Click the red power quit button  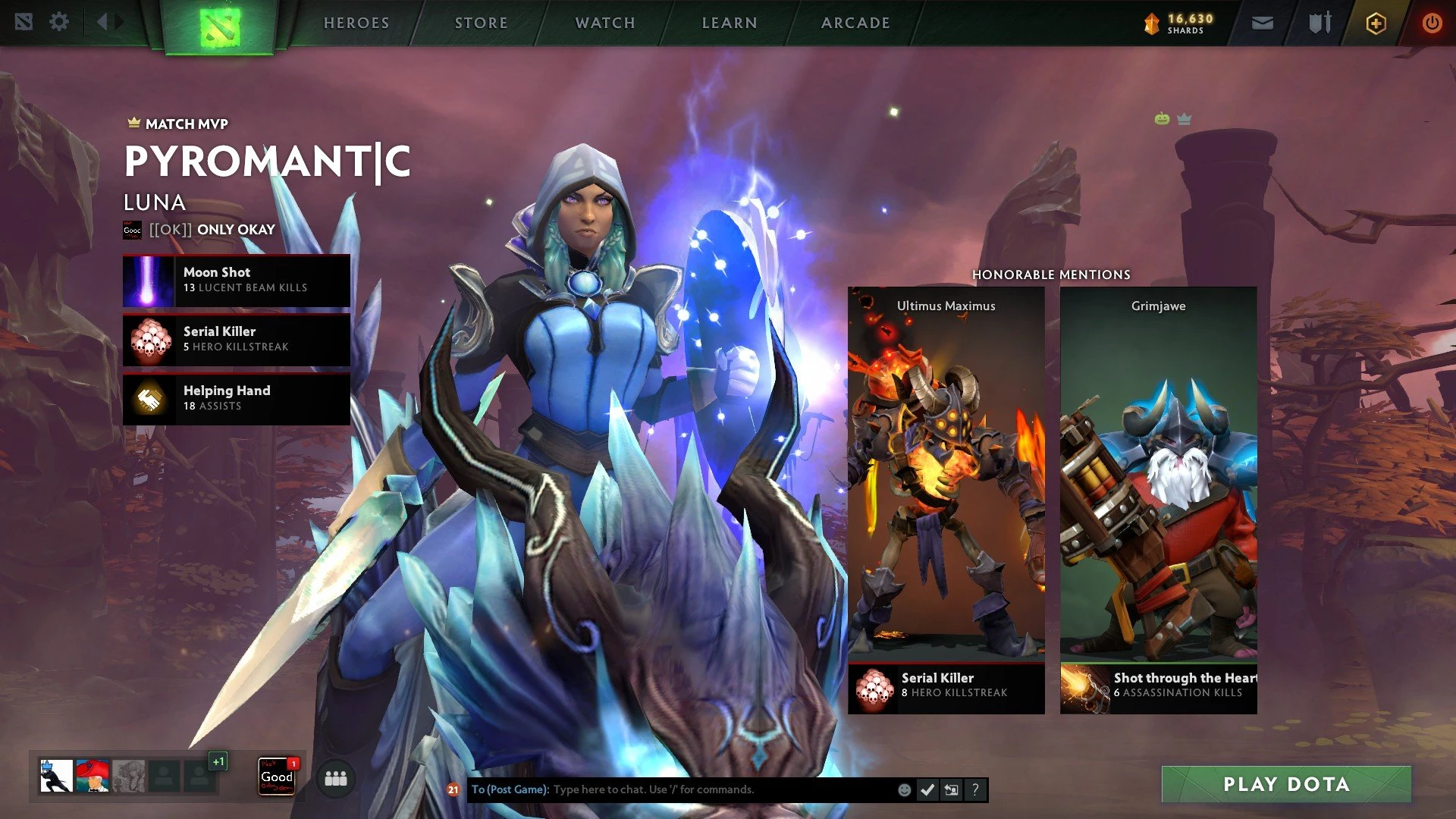[x=1431, y=24]
